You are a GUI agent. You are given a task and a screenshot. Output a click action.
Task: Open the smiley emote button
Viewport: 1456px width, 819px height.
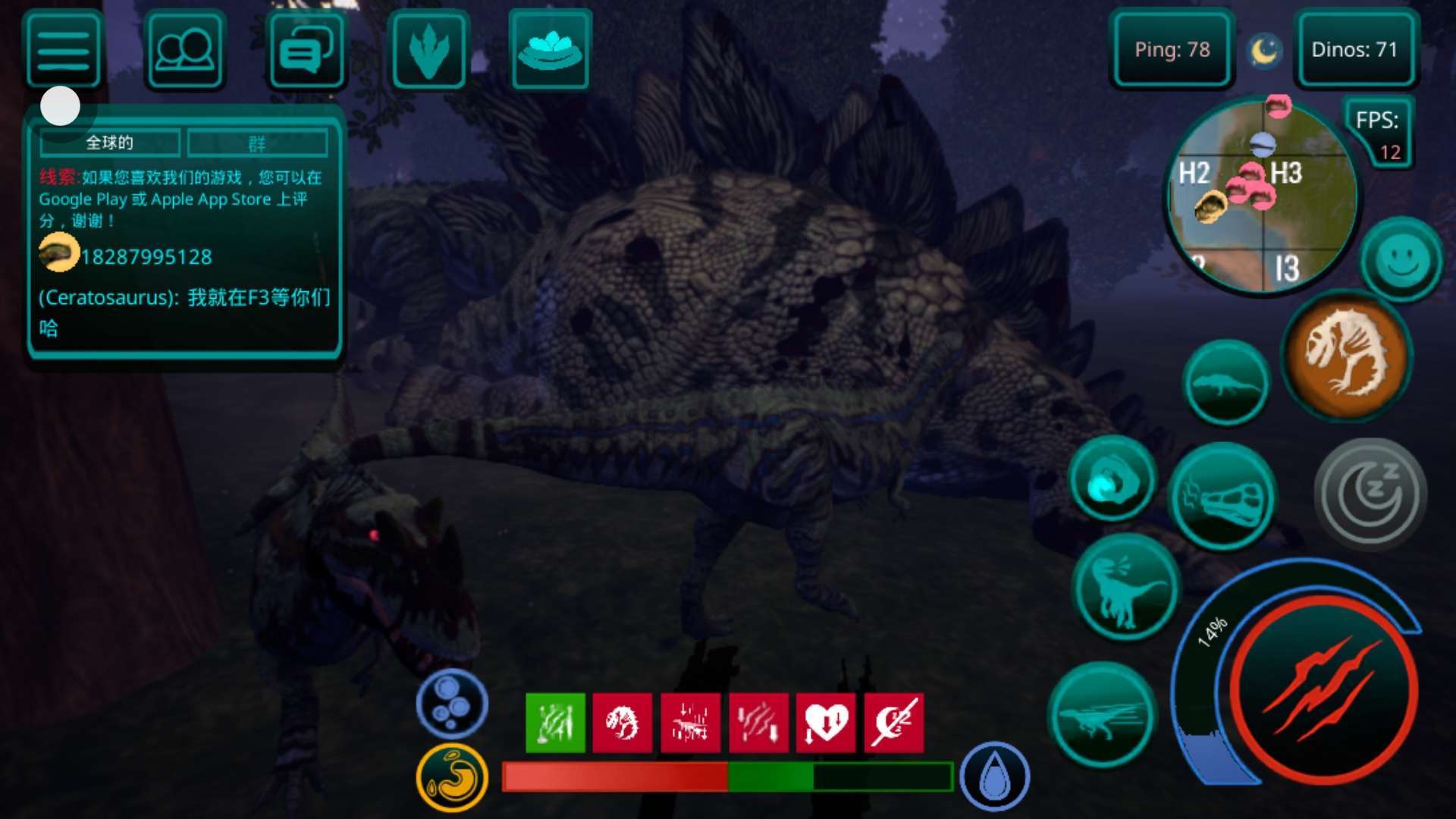point(1401,260)
